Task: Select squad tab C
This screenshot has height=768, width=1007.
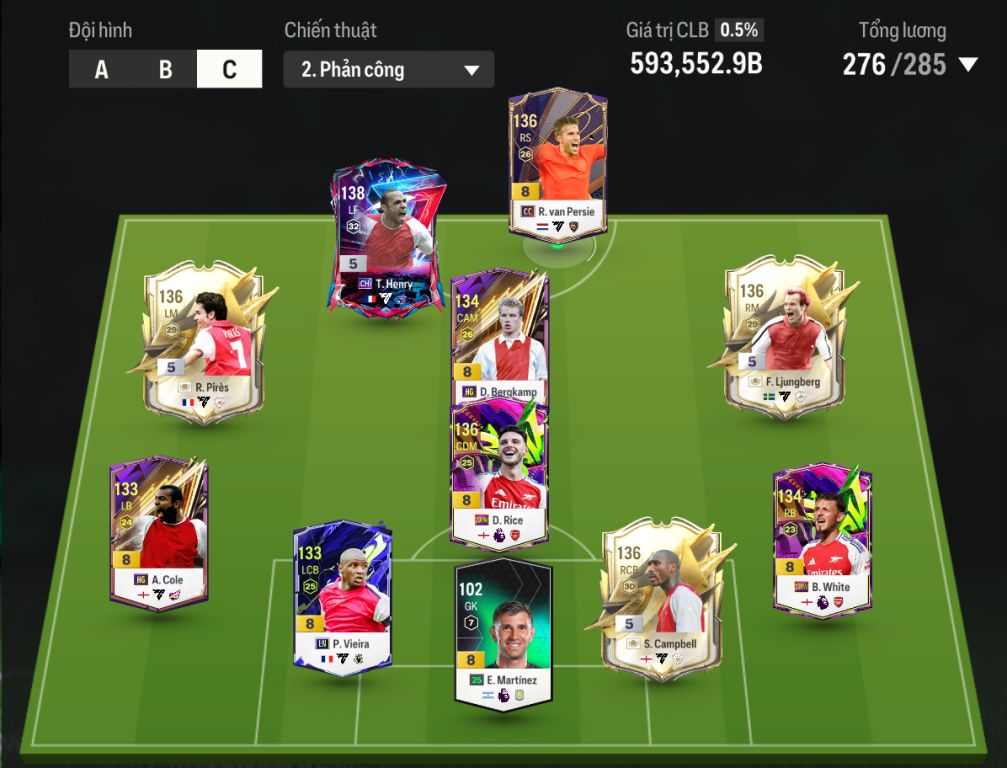Action: (x=229, y=70)
